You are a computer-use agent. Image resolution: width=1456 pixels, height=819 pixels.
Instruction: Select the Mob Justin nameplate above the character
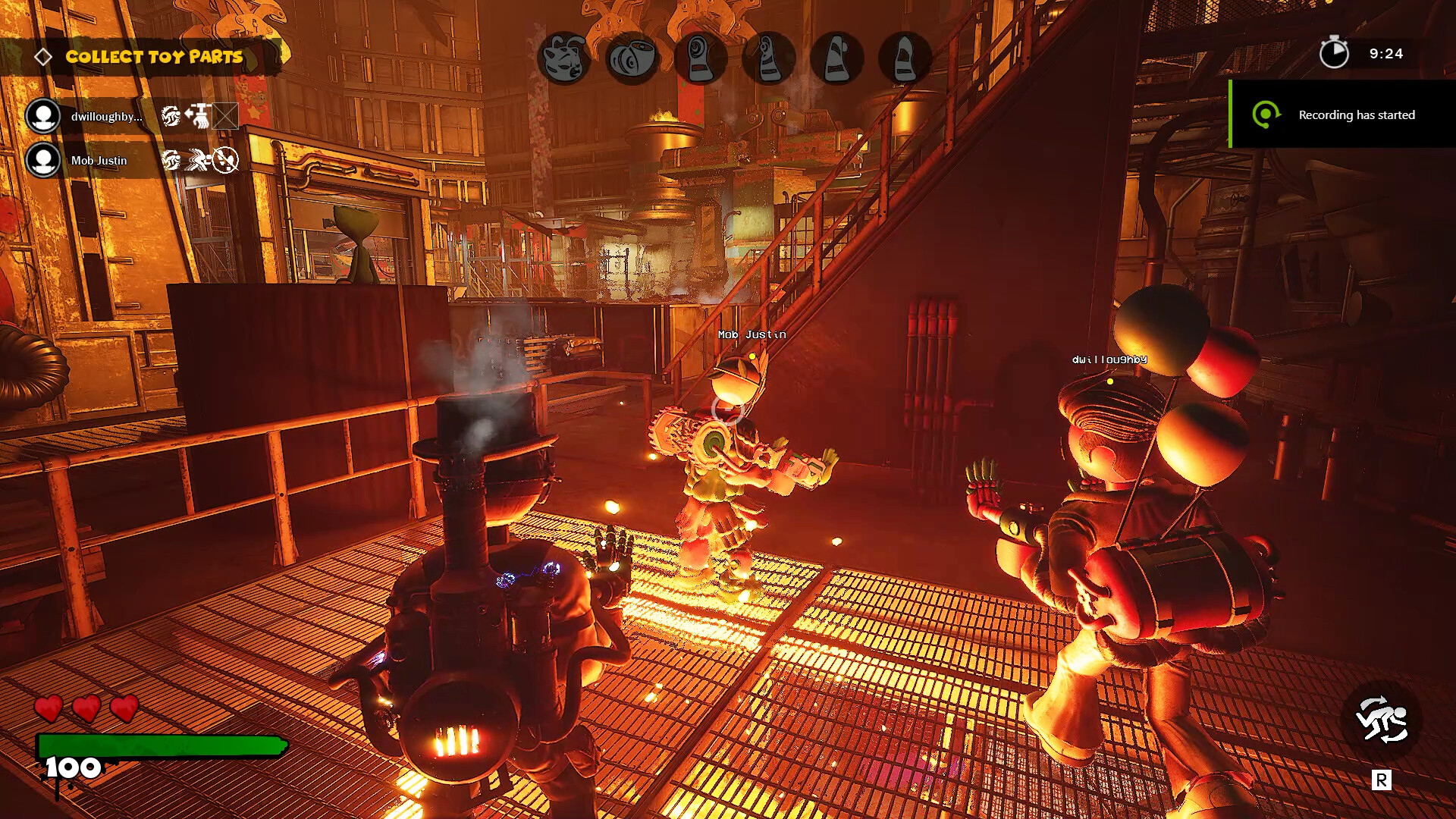[752, 334]
